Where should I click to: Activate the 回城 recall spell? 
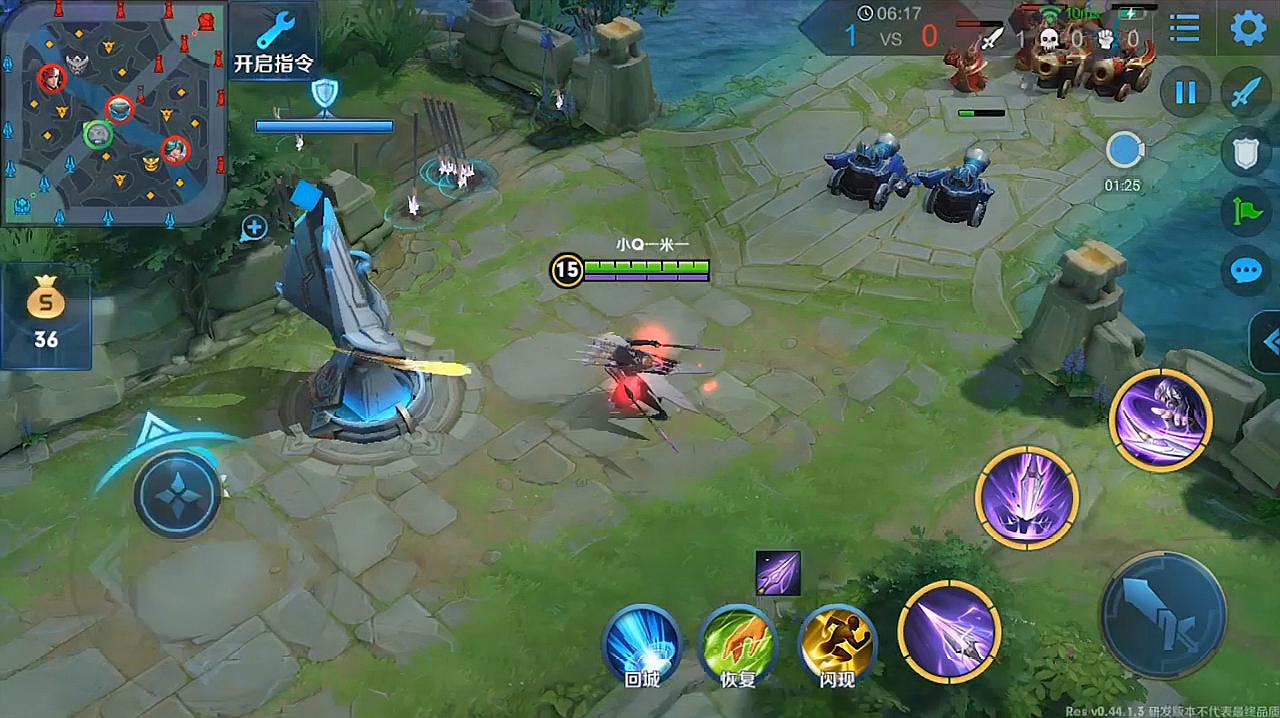click(x=641, y=643)
